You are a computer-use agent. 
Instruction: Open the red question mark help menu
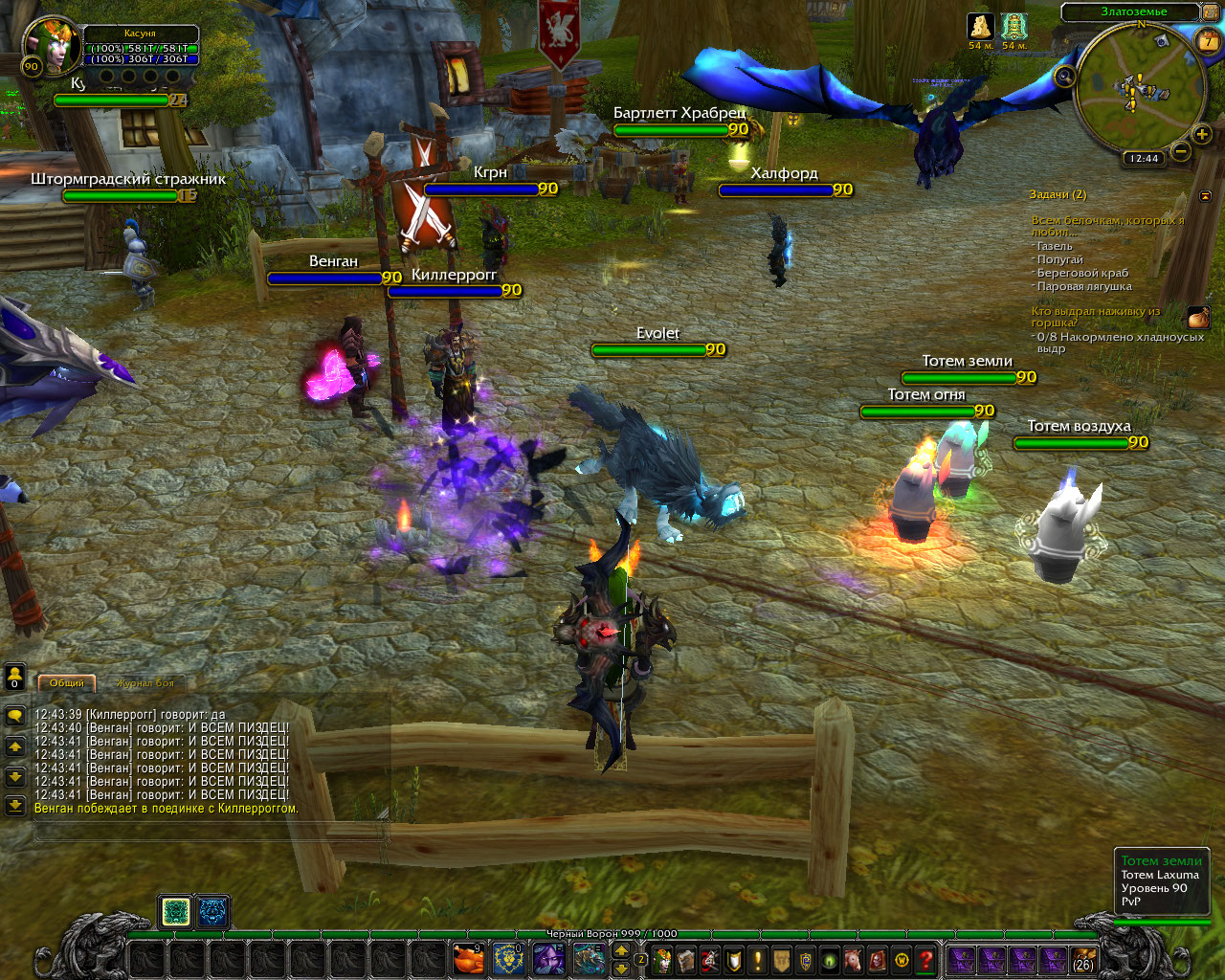[x=925, y=959]
